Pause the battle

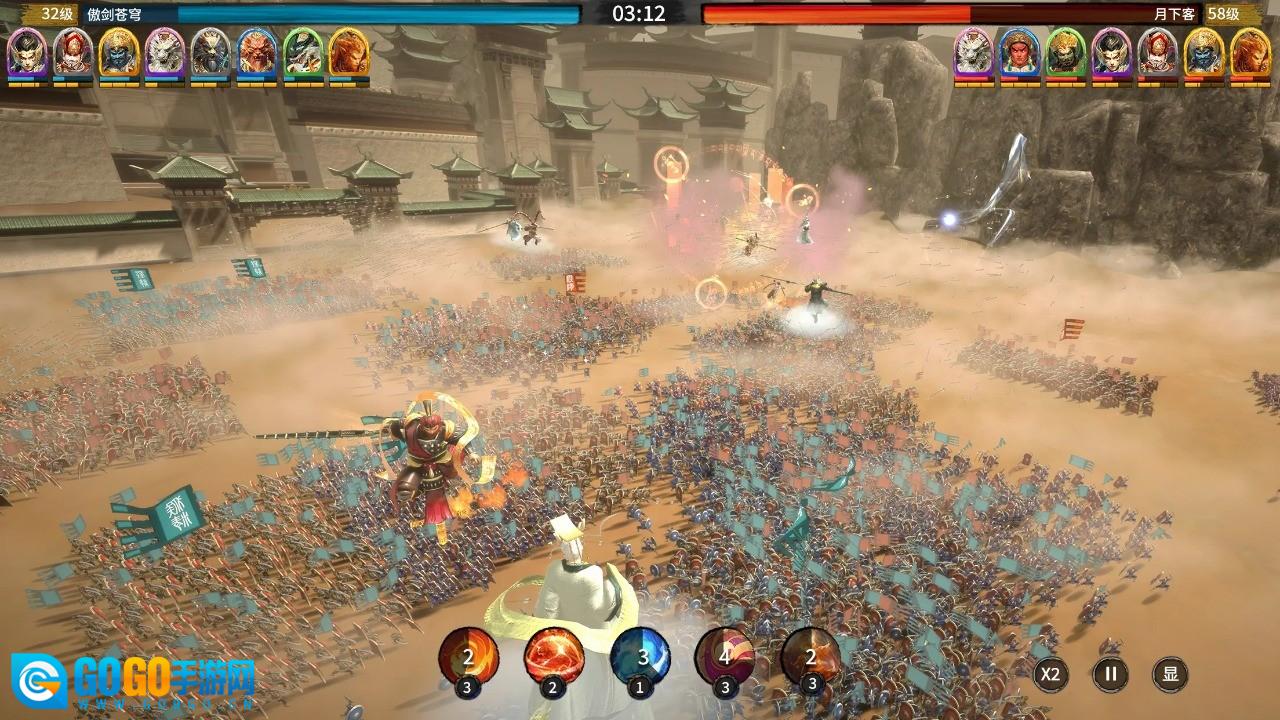click(x=1110, y=674)
